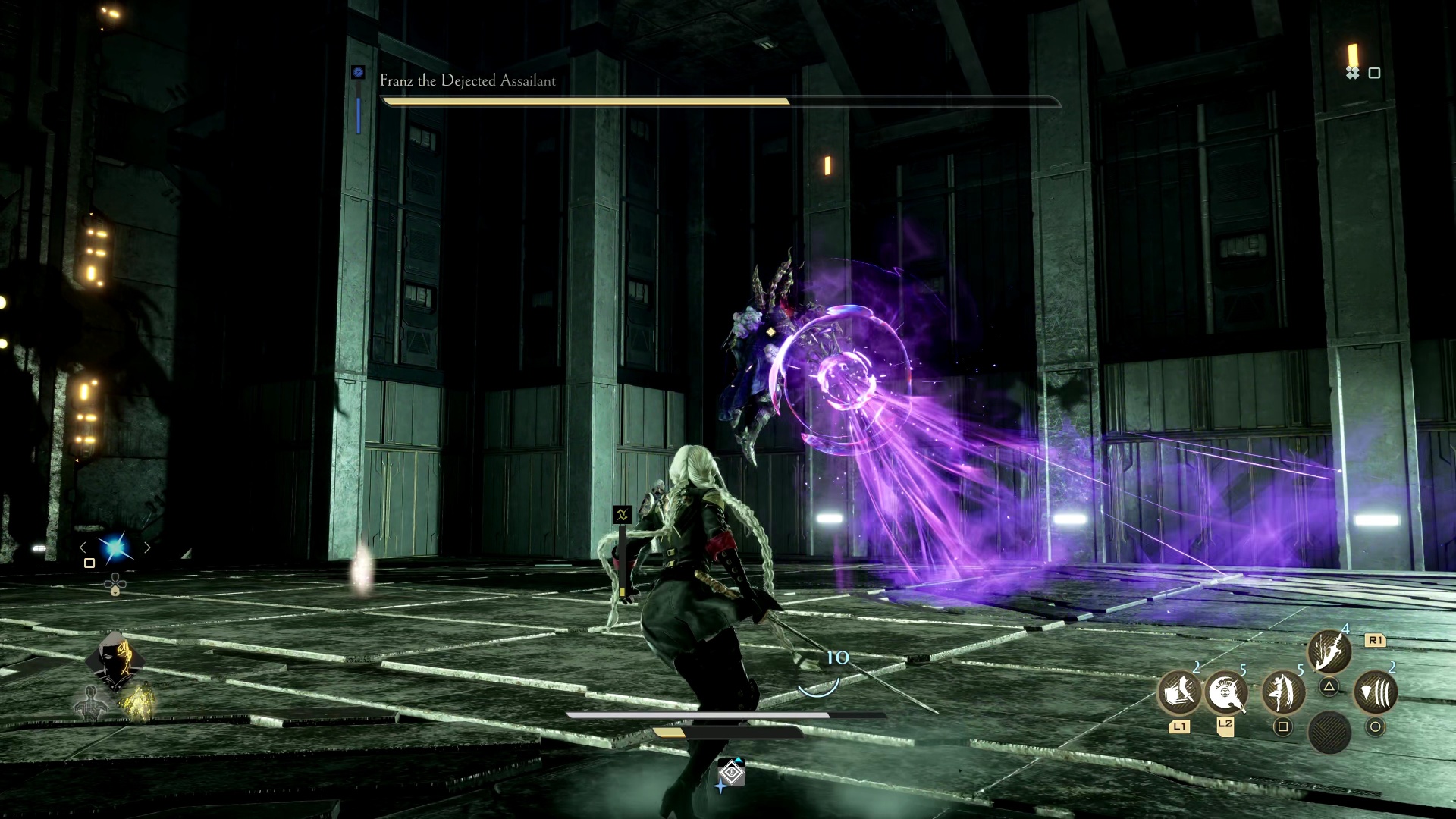Click the glowing diamond pickup near Eve's feet

(x=730, y=772)
